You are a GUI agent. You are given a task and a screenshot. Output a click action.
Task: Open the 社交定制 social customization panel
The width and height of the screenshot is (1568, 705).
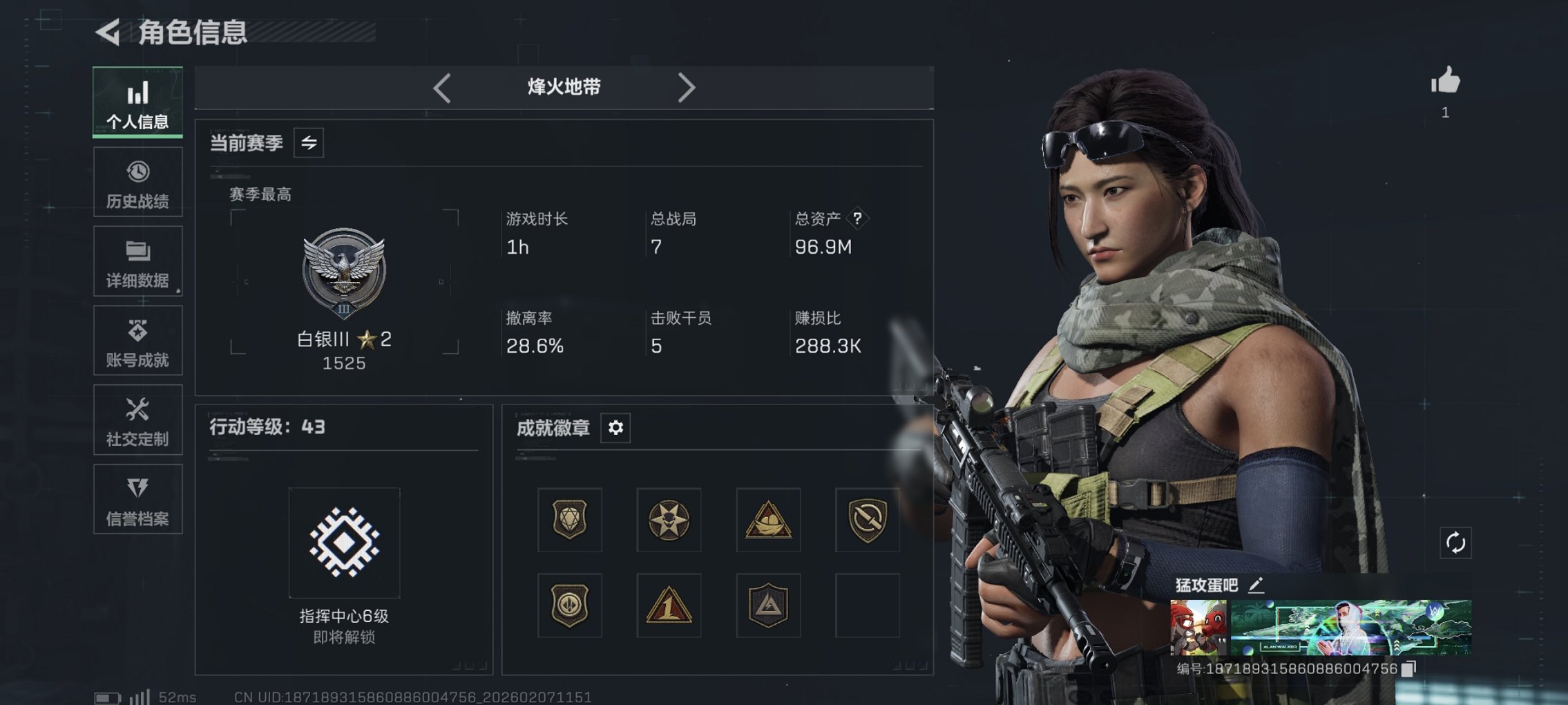pos(137,420)
